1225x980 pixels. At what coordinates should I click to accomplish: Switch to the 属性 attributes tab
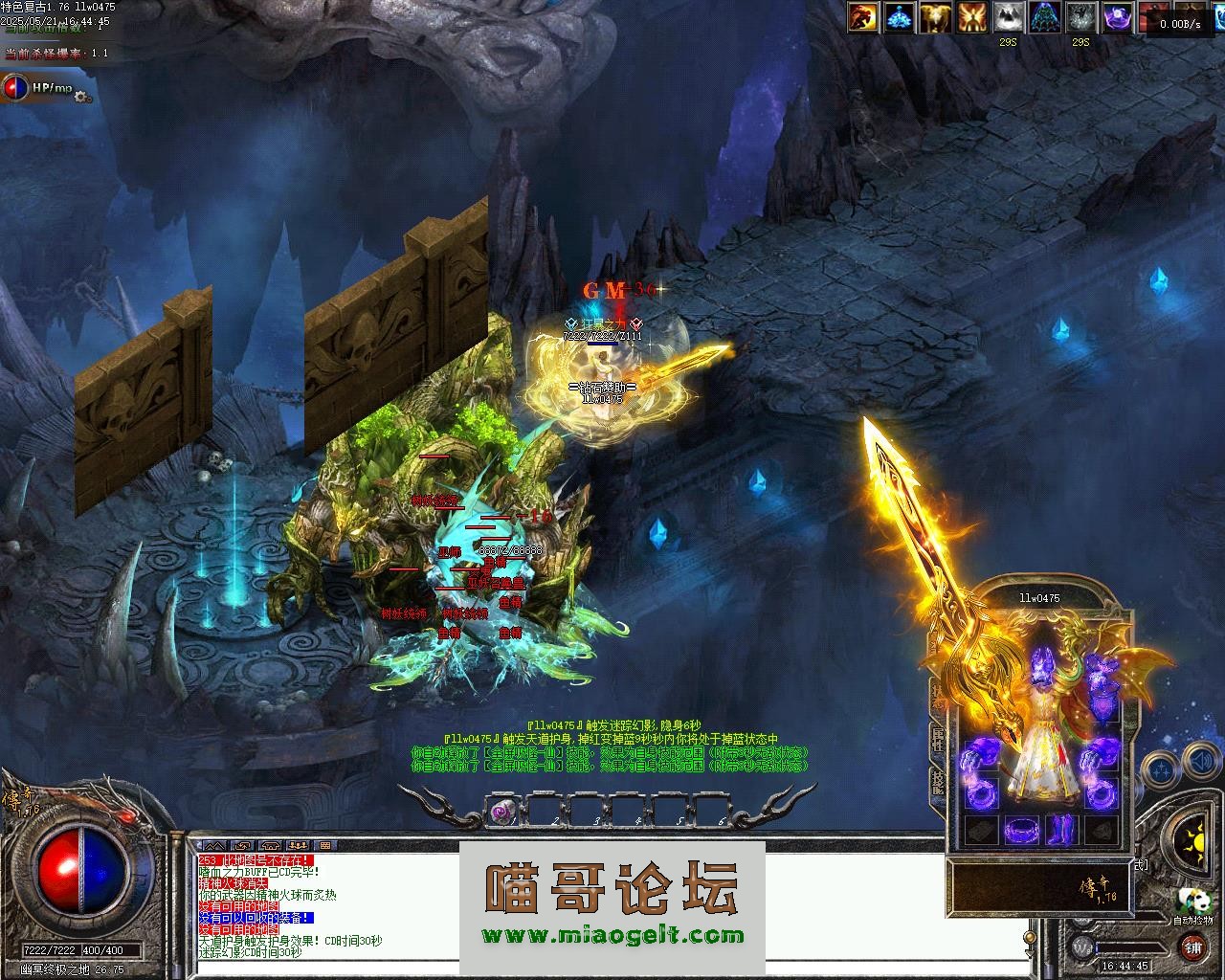[937, 741]
